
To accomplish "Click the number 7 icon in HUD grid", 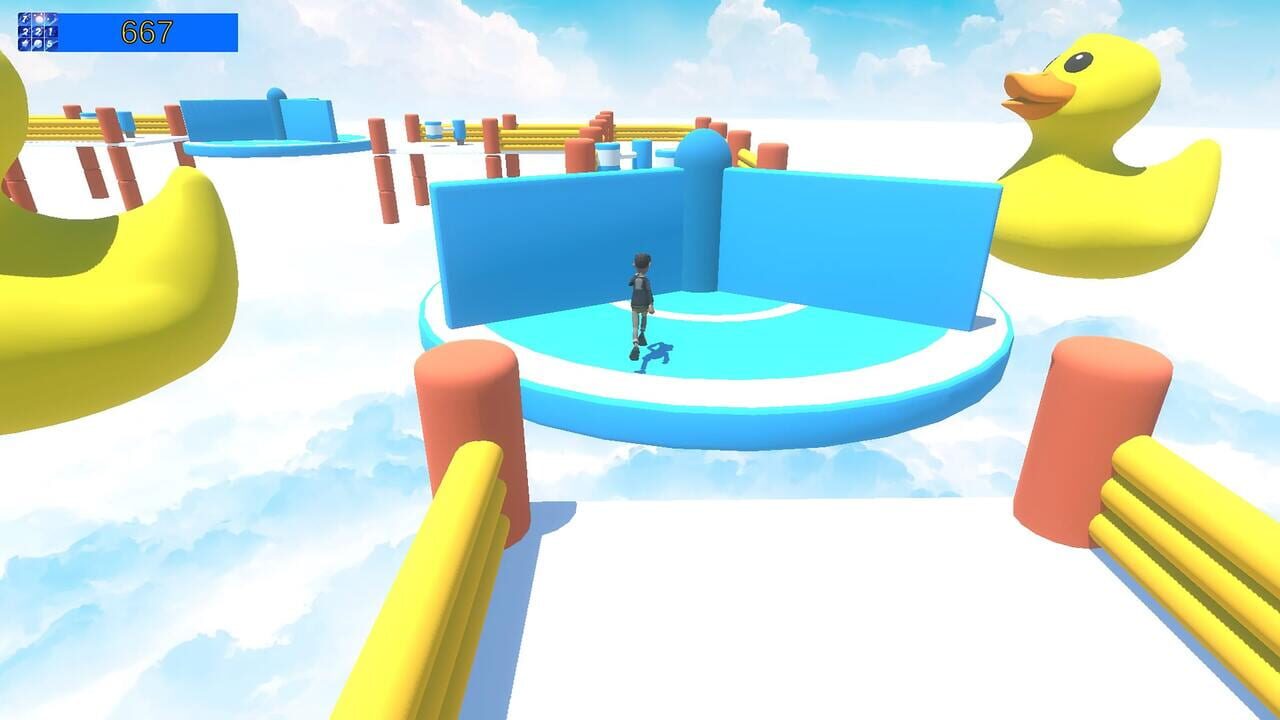I will pyautogui.click(x=24, y=18).
